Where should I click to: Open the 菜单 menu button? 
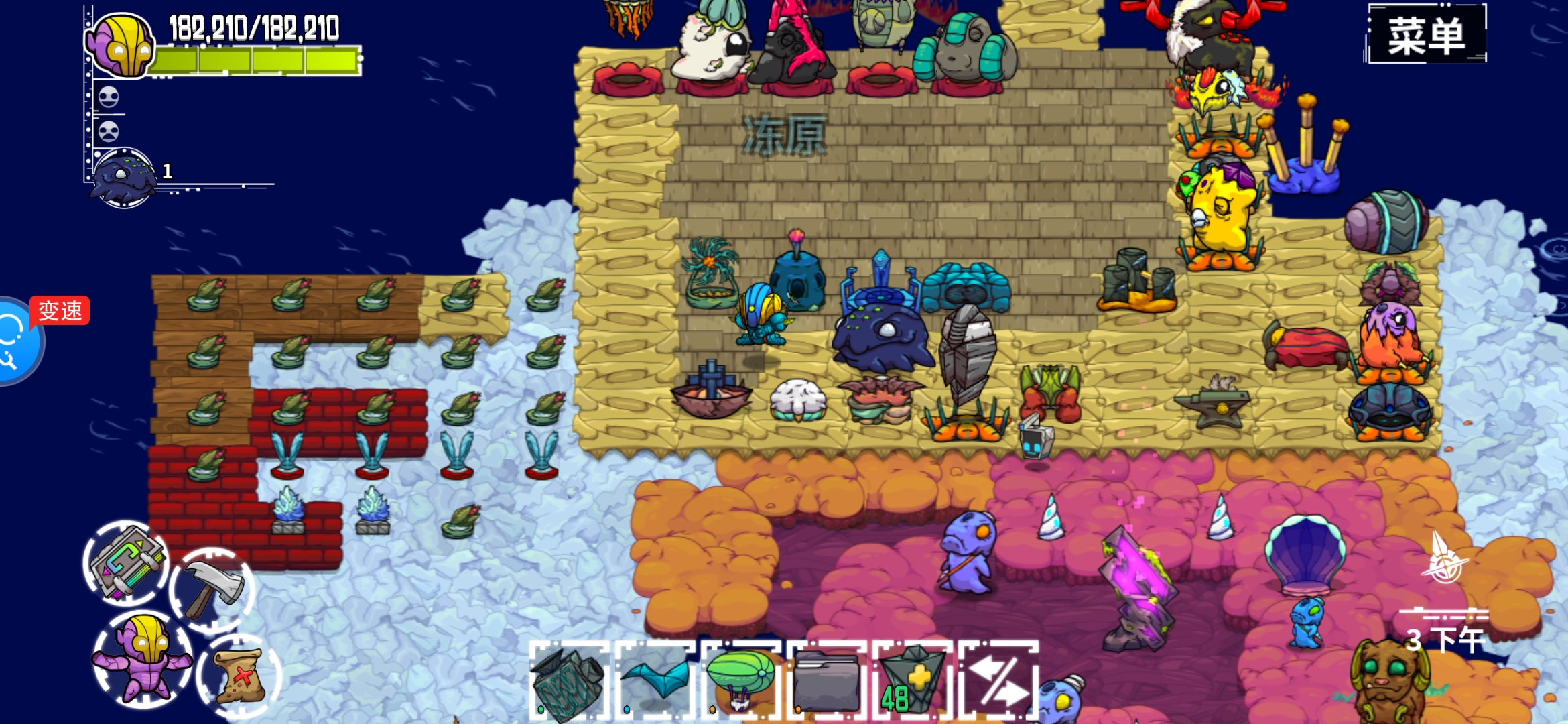(x=1425, y=35)
